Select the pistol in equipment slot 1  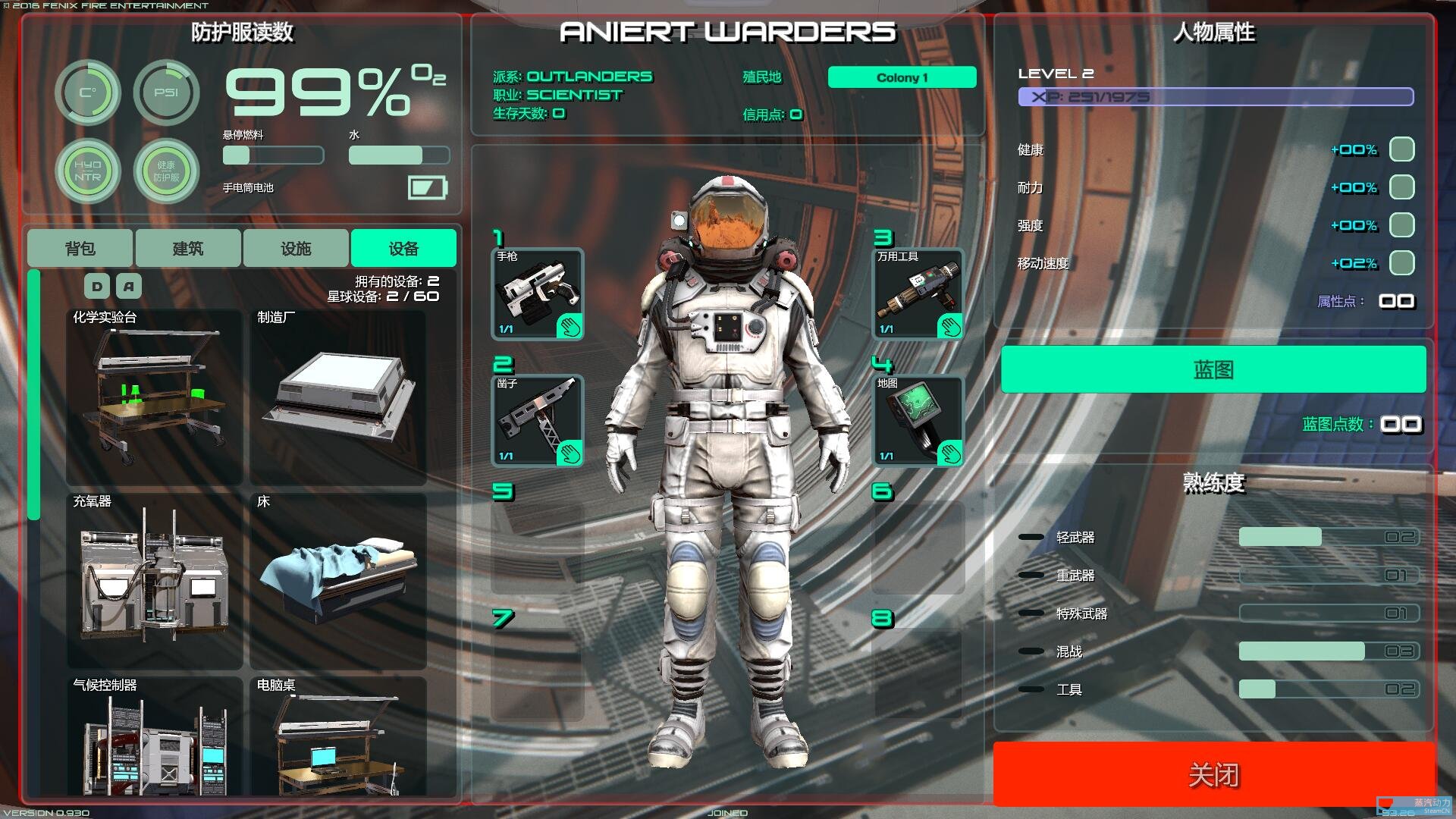538,292
